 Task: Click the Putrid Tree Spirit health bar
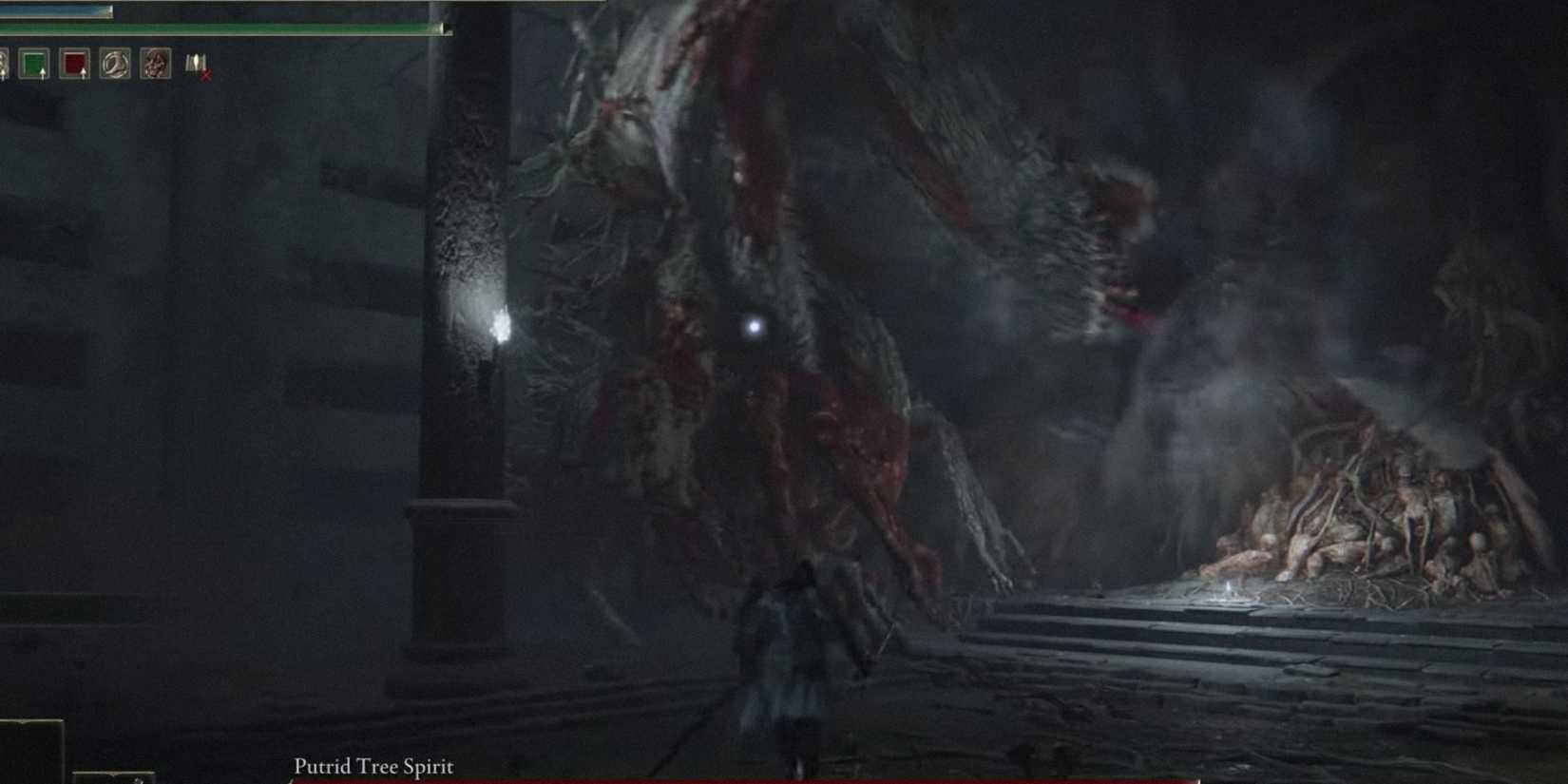[760, 778]
